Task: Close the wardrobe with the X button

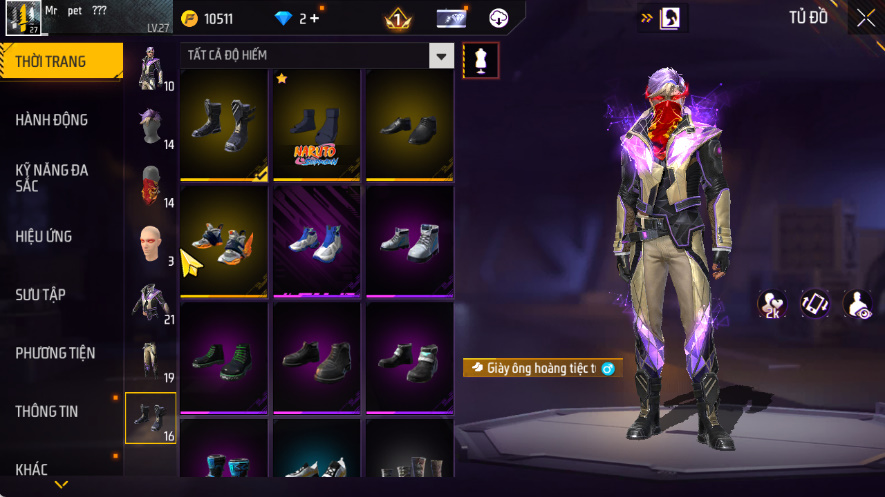Action: pos(865,18)
